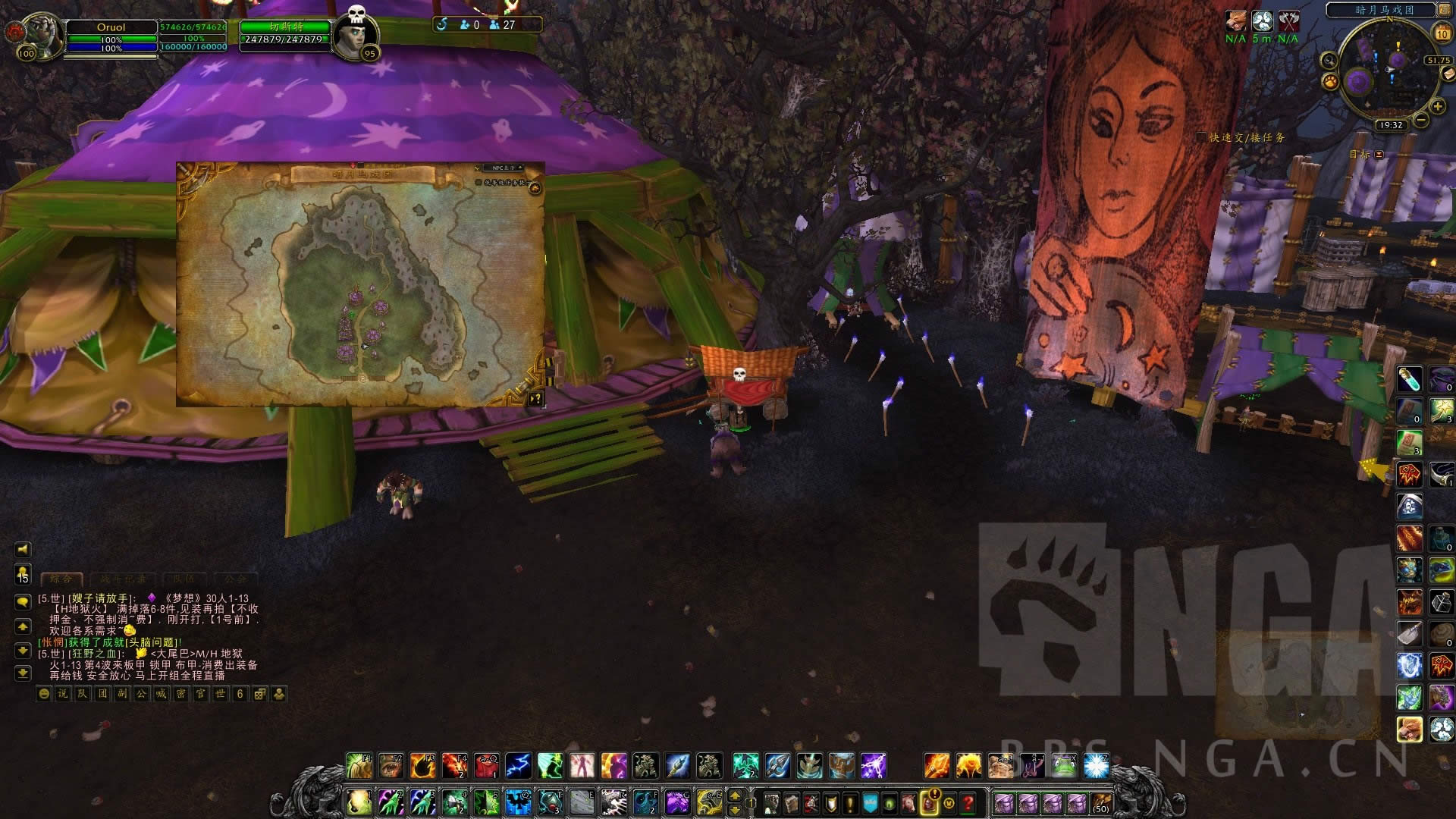This screenshot has width=1456, height=819.
Task: Jump chat to bottom with the underlined arrow
Action: 23,673
